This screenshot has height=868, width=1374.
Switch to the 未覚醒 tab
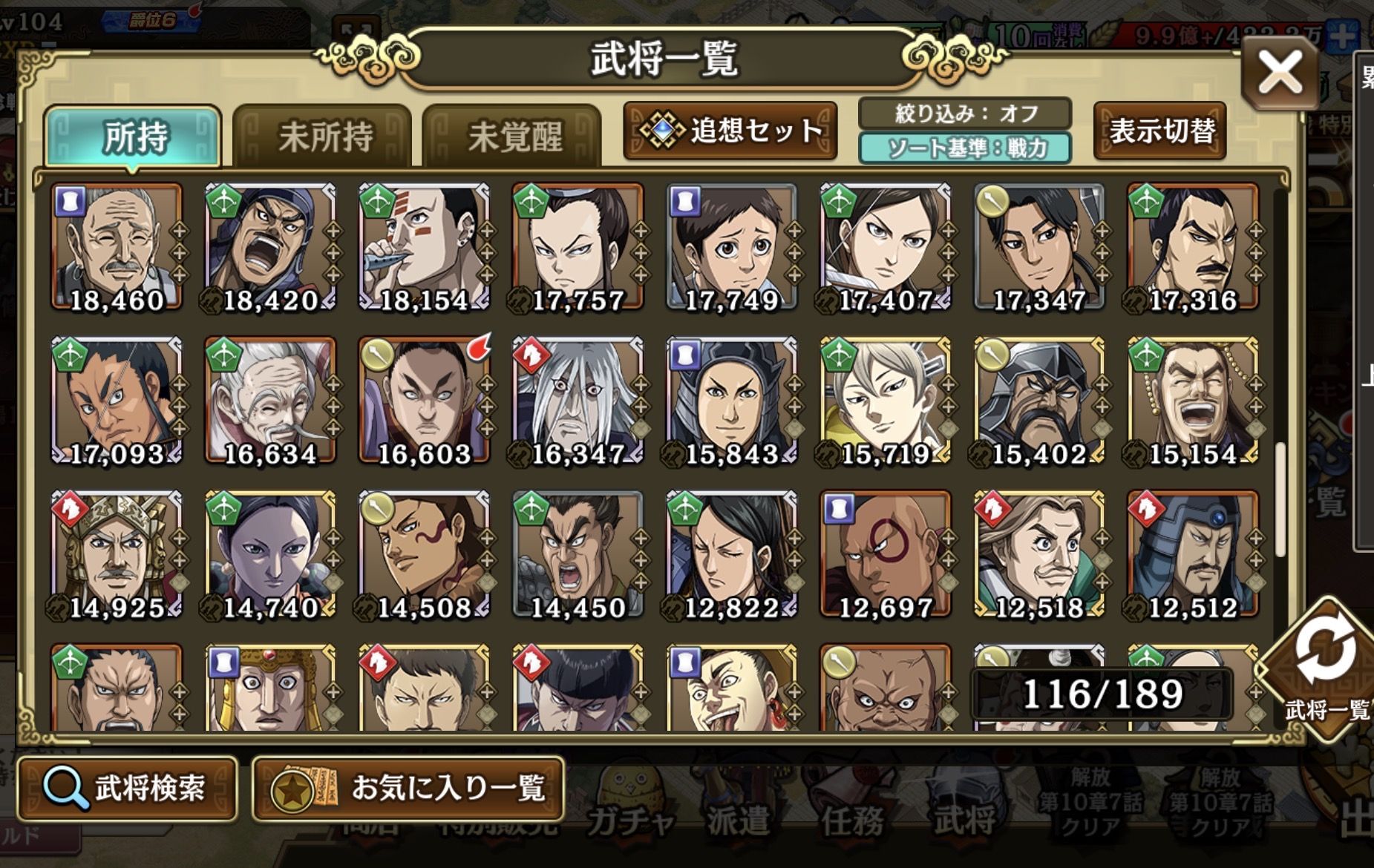pos(513,137)
